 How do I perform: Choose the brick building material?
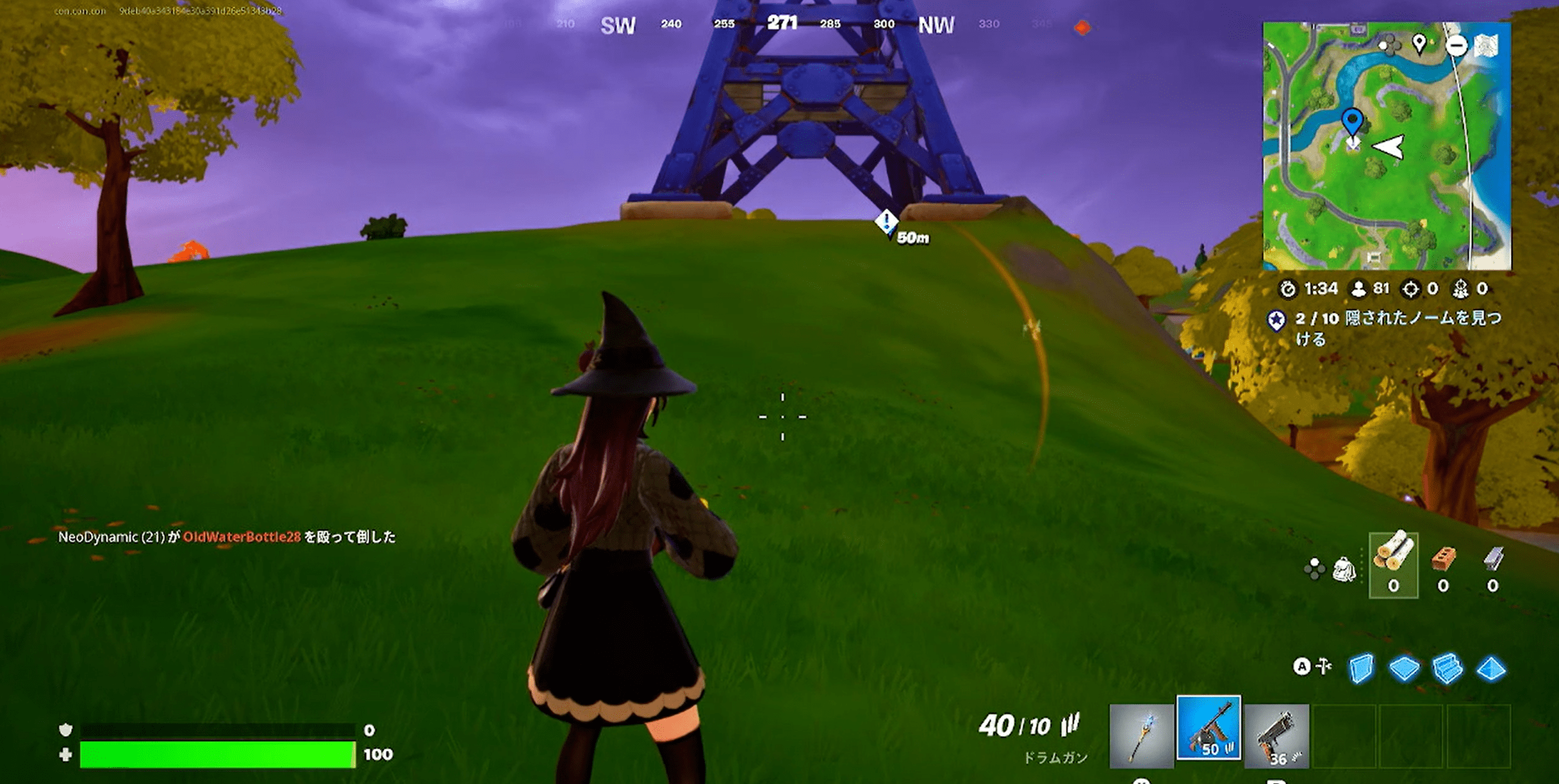click(x=1442, y=564)
